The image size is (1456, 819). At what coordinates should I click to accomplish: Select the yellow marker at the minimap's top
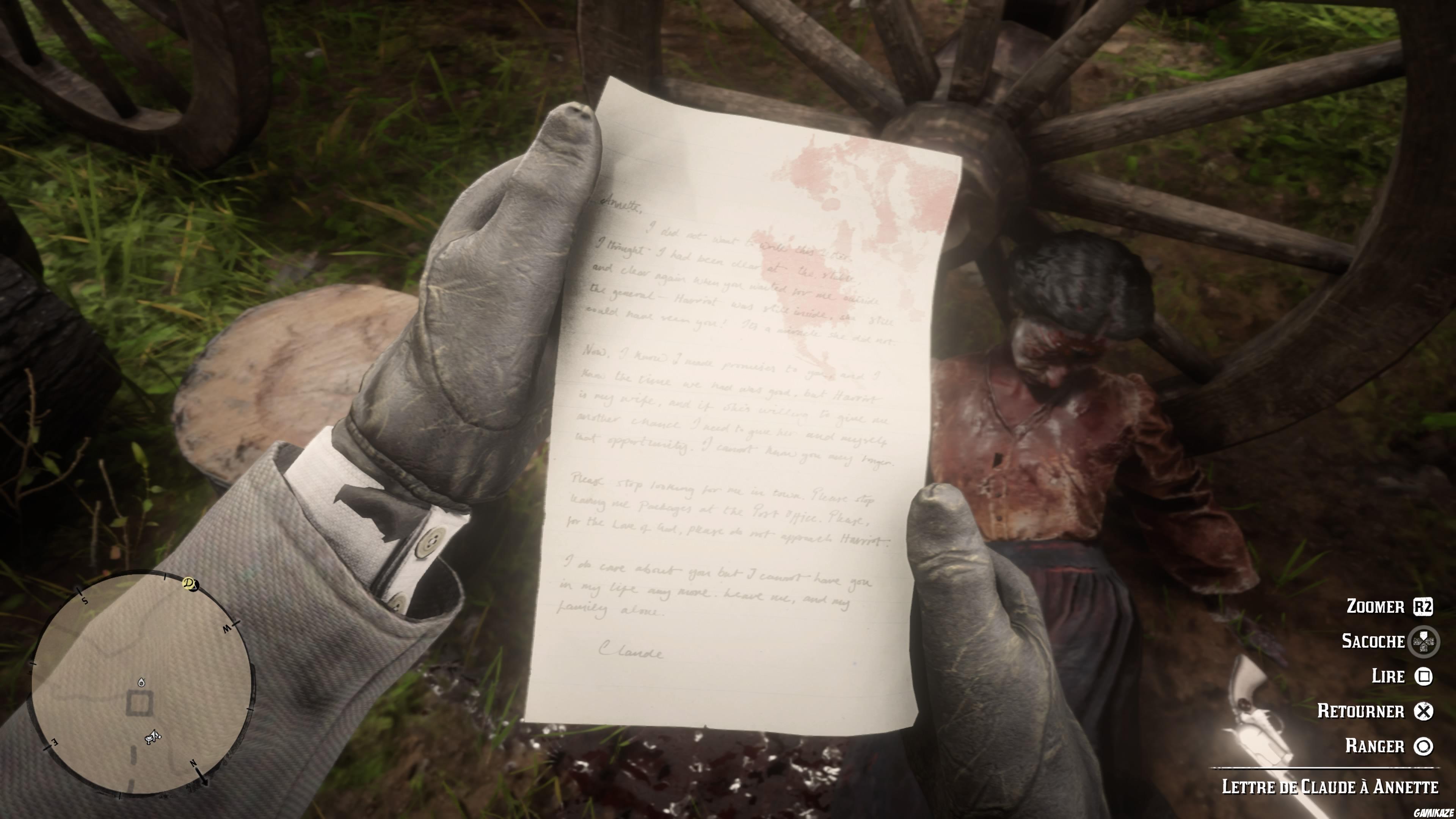pyautogui.click(x=189, y=584)
